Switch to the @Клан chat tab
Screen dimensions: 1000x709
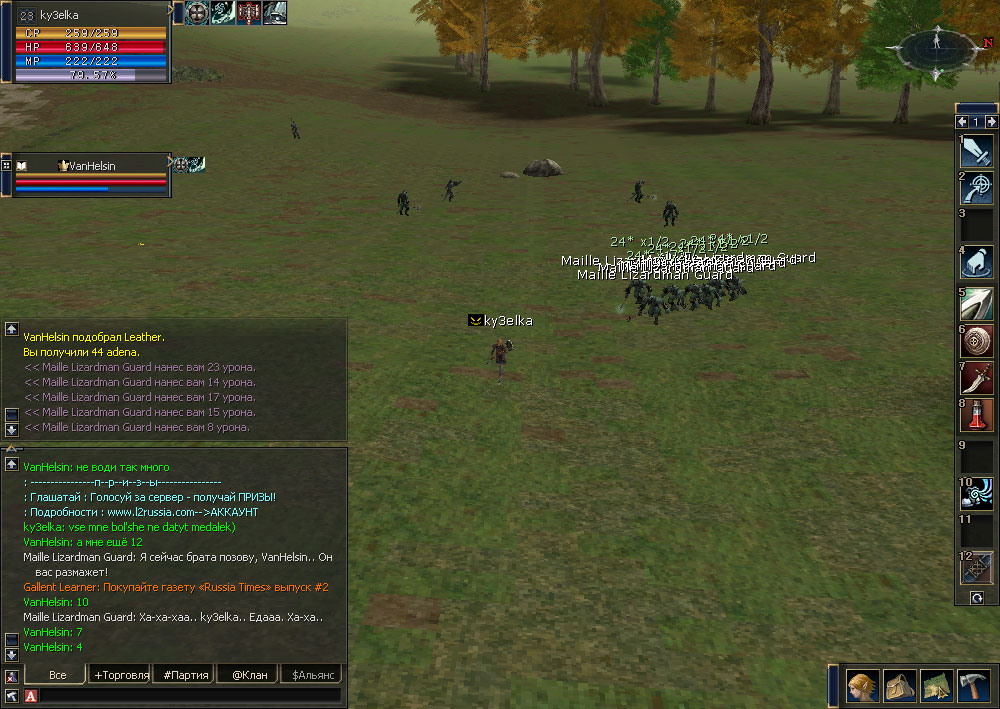[249, 675]
